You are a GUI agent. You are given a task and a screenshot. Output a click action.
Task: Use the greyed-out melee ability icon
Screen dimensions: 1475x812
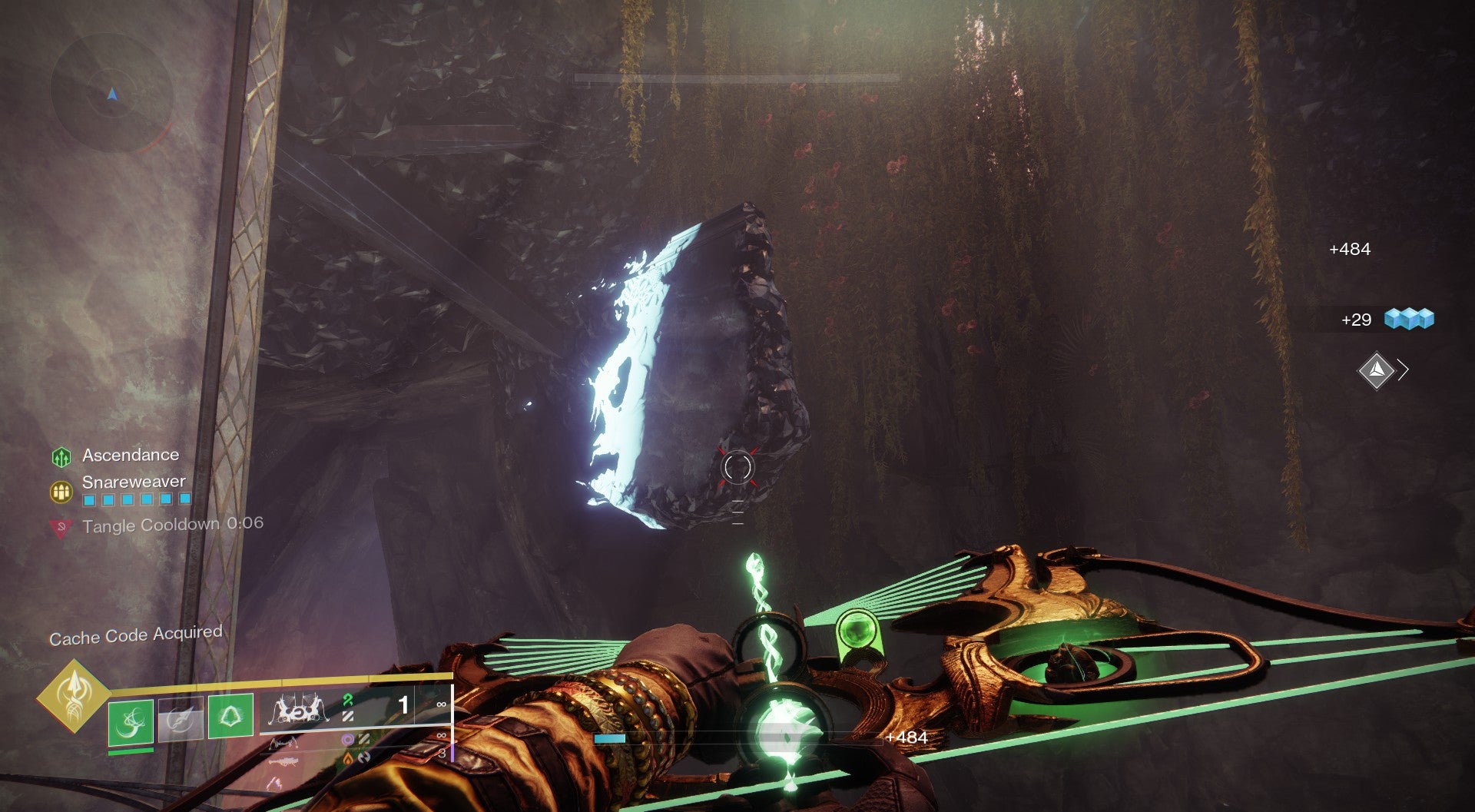pyautogui.click(x=181, y=719)
